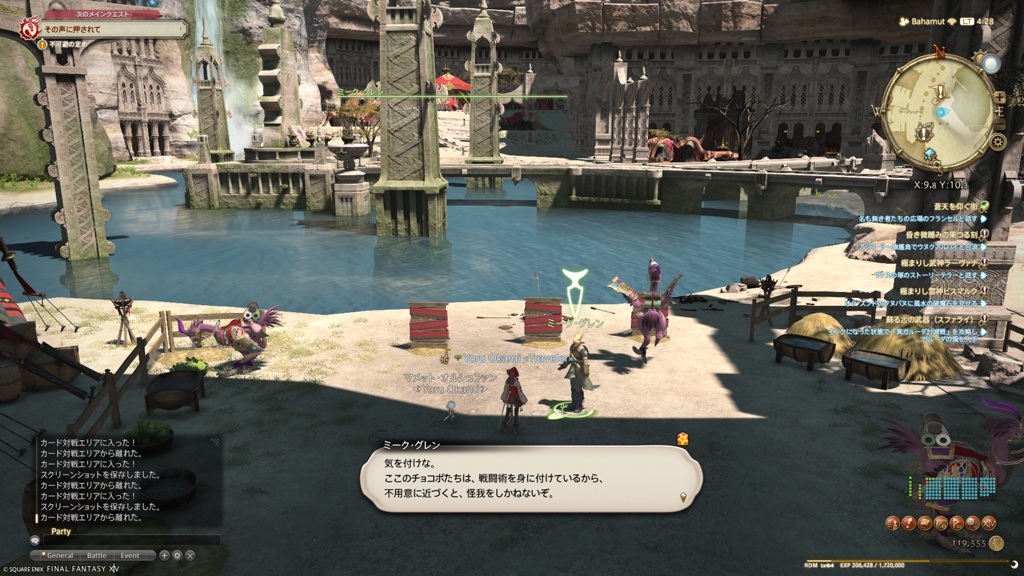The image size is (1024, 576).
Task: Open chat log settings gear
Action: (177, 555)
